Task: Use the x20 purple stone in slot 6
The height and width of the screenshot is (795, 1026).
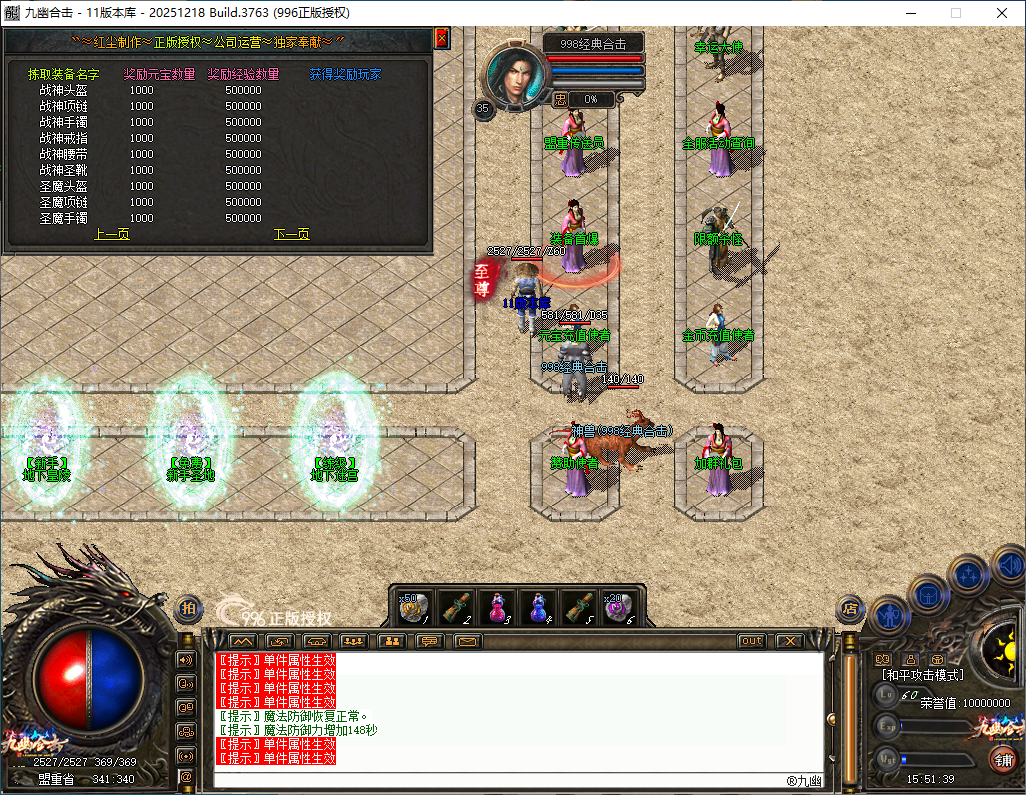Action: 619,607
